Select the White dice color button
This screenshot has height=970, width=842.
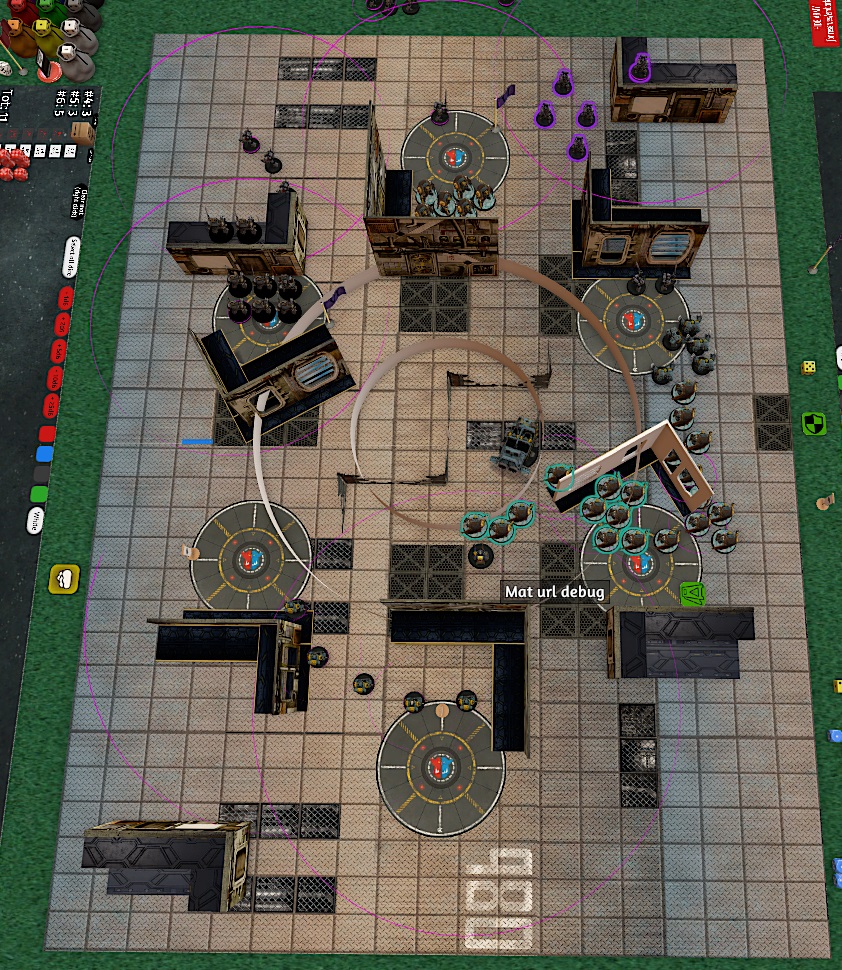coord(34,520)
